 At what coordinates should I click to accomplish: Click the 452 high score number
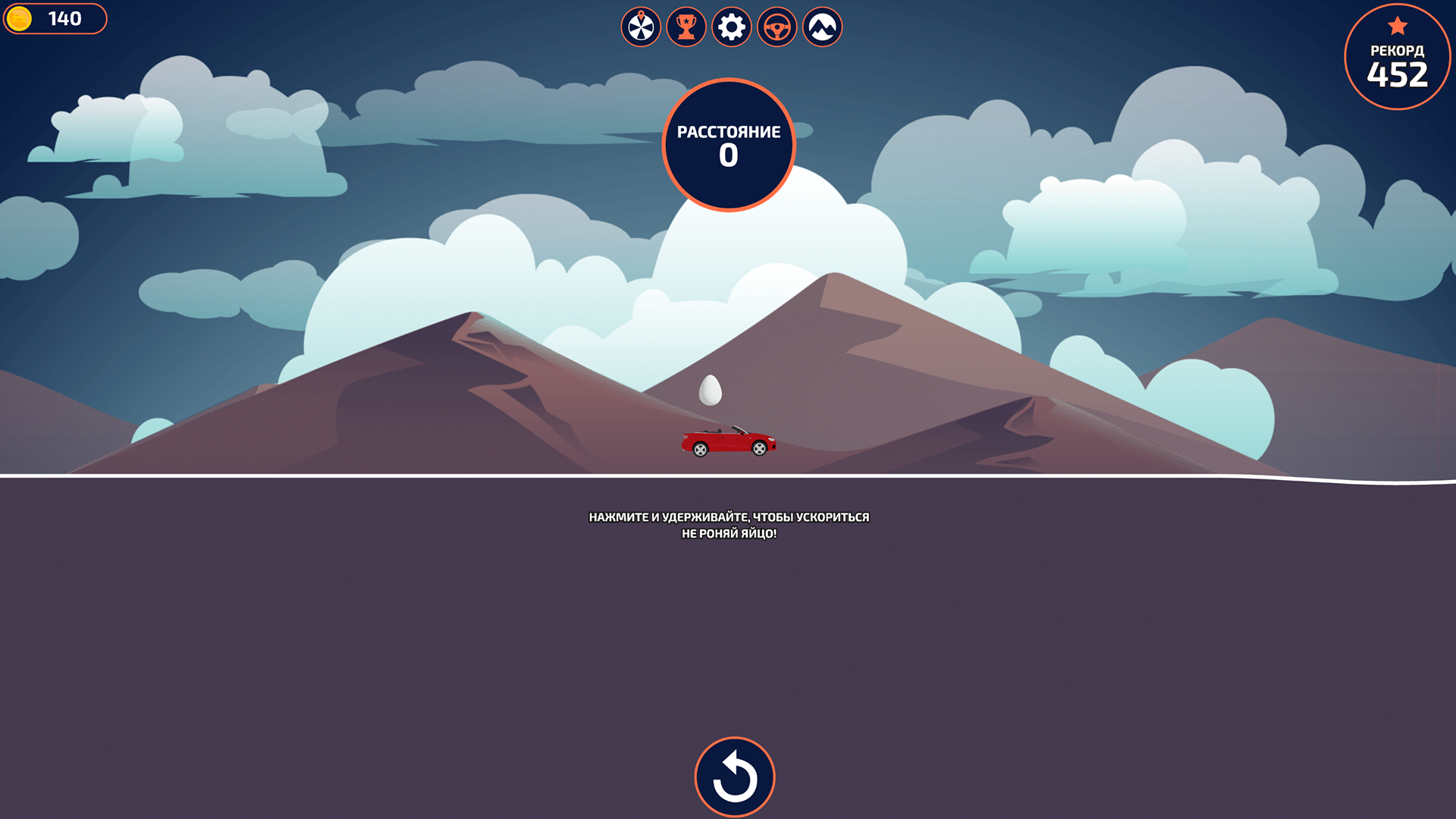(x=1398, y=76)
